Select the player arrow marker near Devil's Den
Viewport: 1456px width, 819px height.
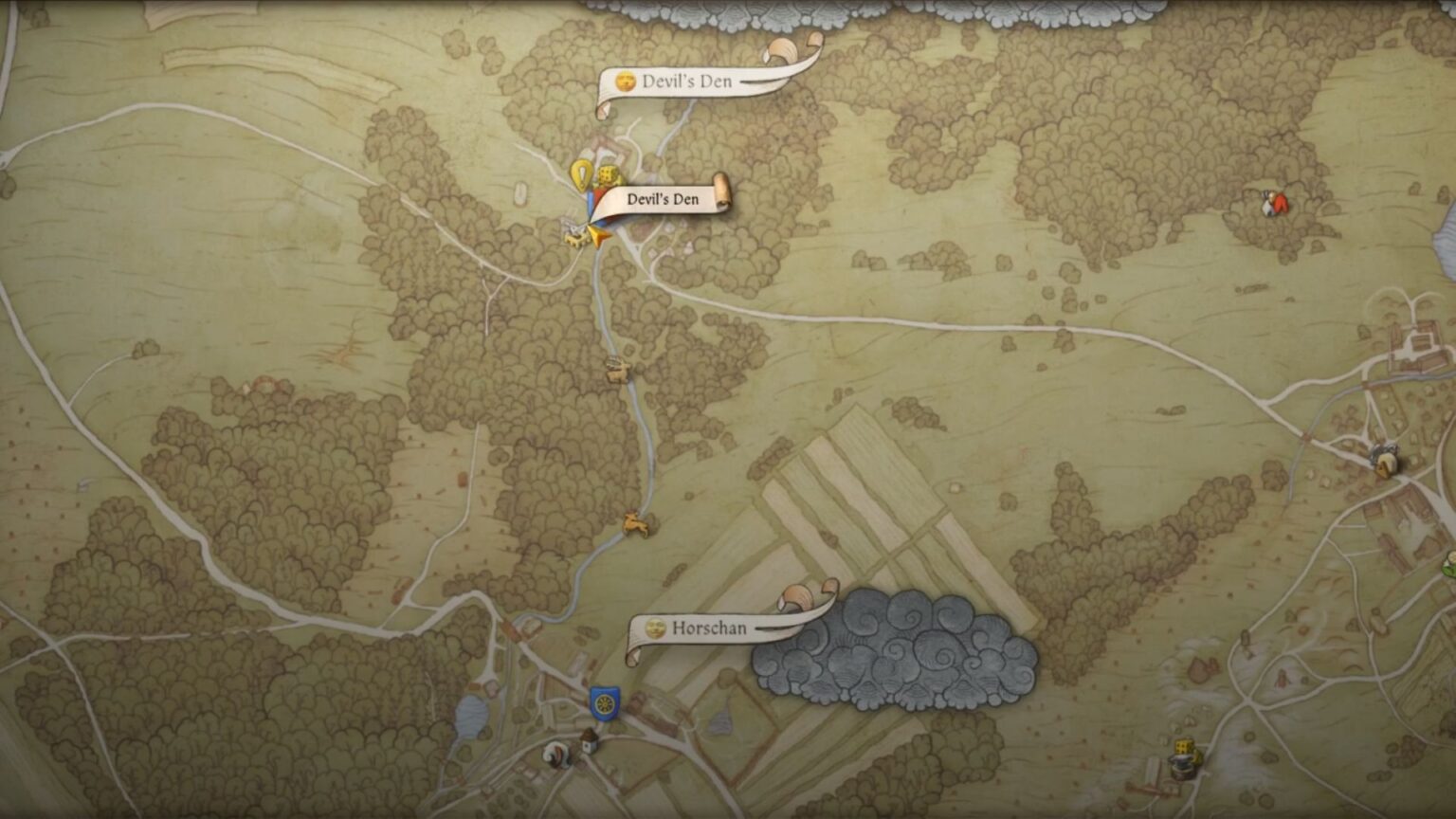pos(599,237)
